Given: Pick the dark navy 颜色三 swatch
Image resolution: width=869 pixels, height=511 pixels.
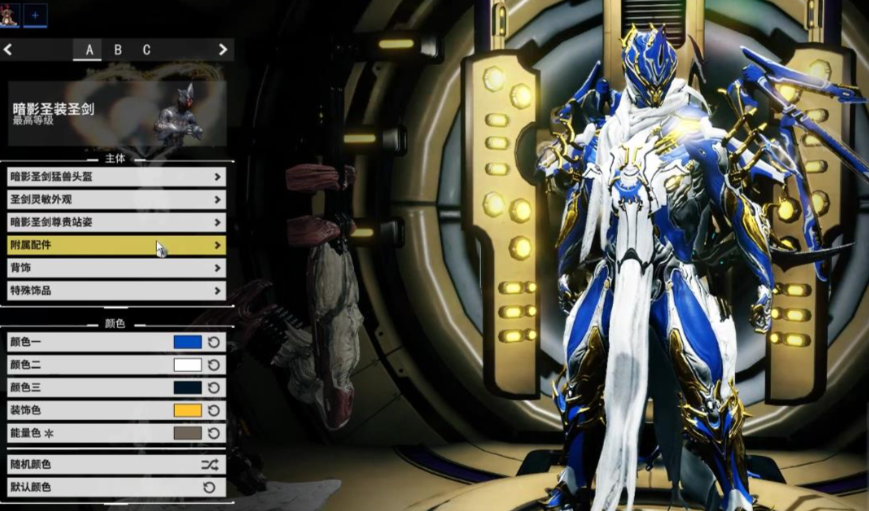Looking at the screenshot, I should point(188,388).
